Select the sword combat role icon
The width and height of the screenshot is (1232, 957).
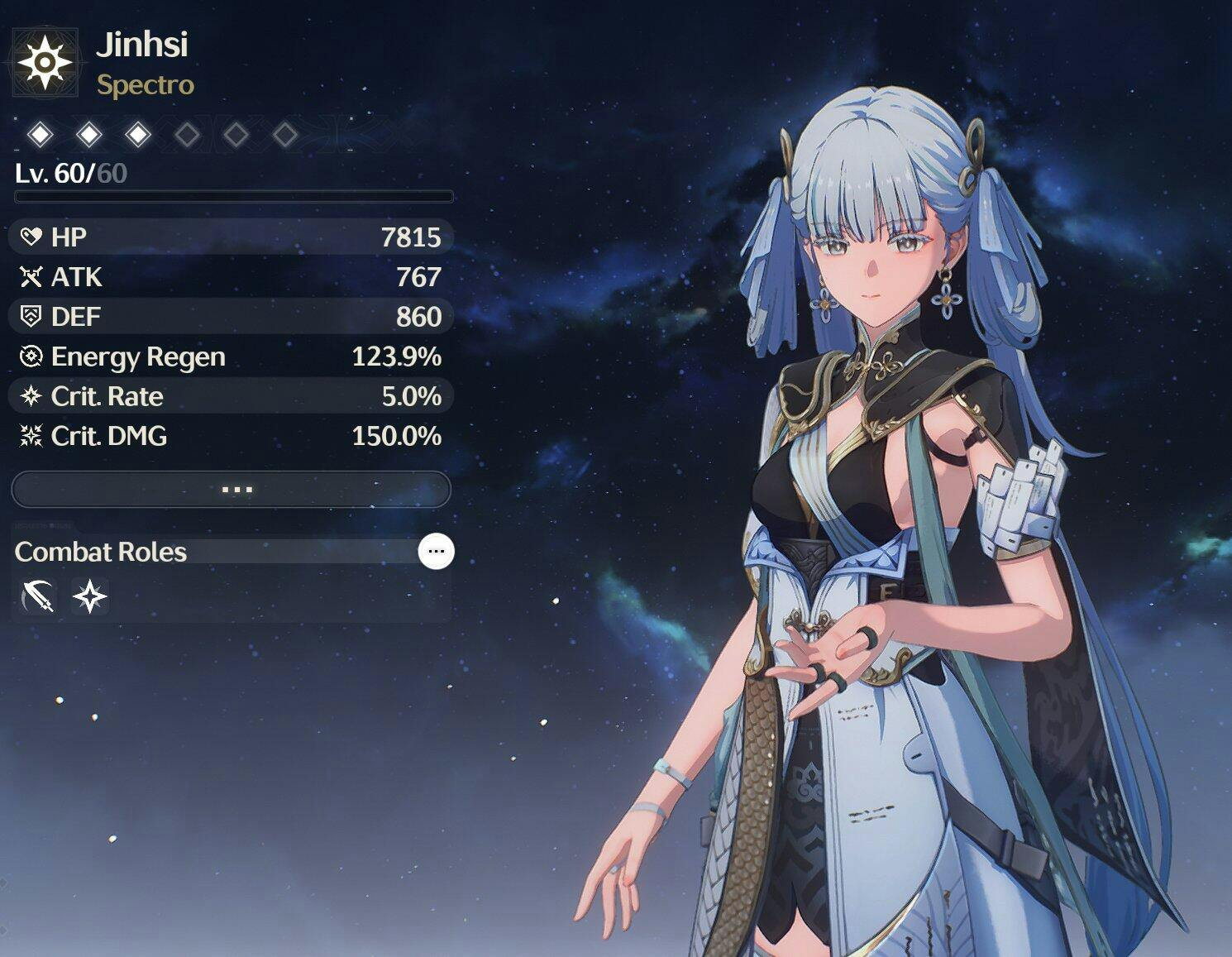(37, 596)
